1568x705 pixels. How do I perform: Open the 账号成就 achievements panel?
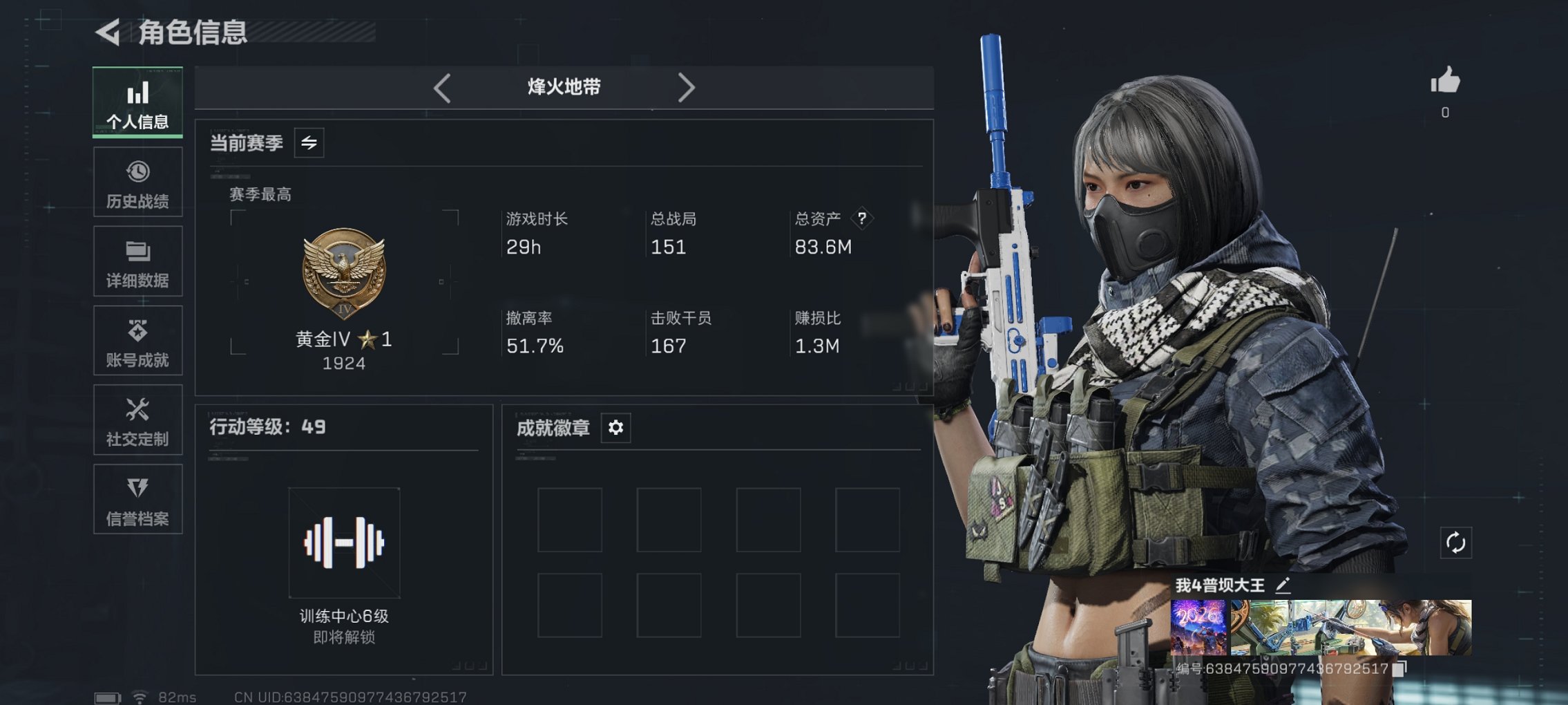tap(137, 340)
